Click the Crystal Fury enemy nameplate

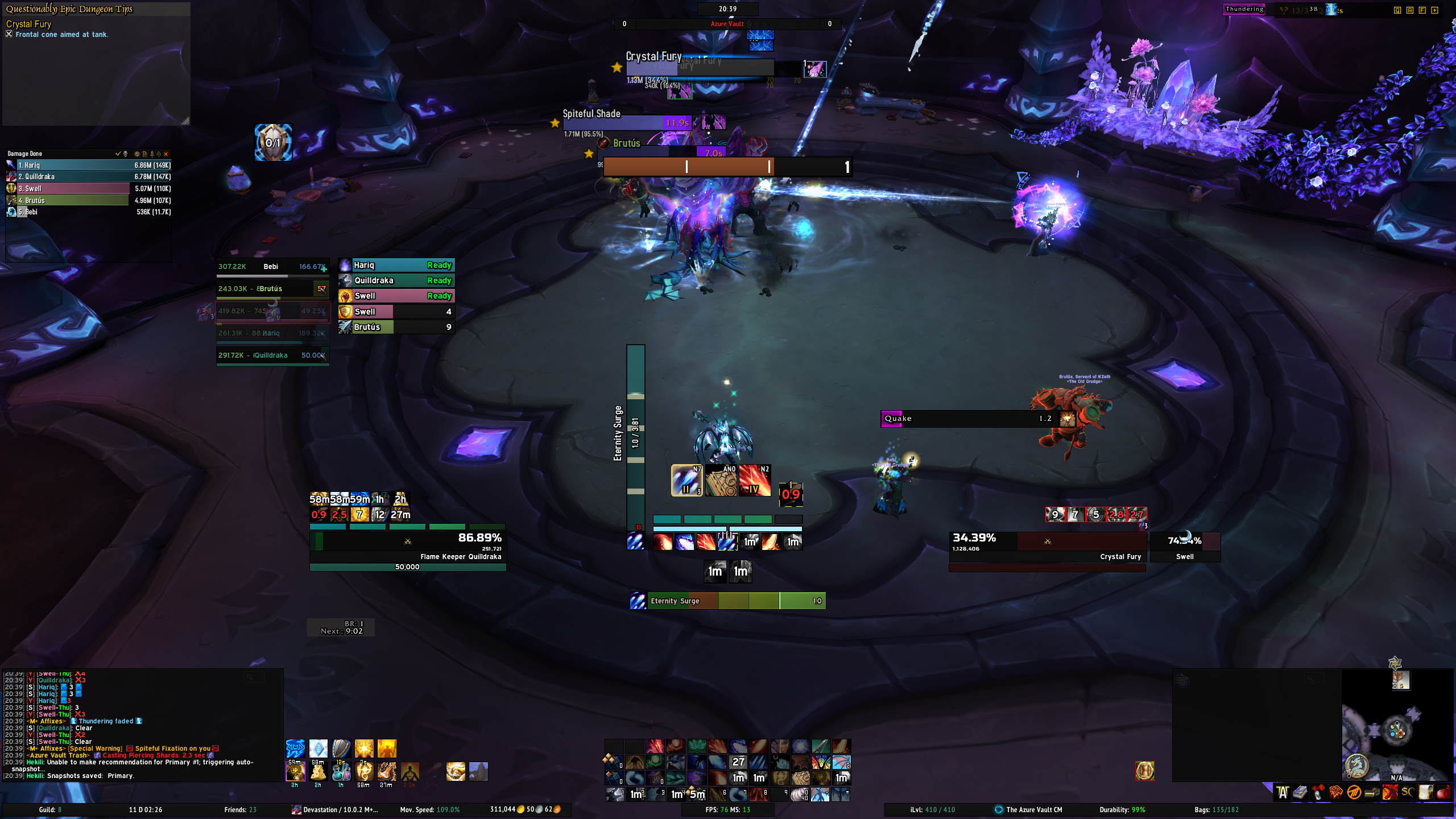pos(700,67)
